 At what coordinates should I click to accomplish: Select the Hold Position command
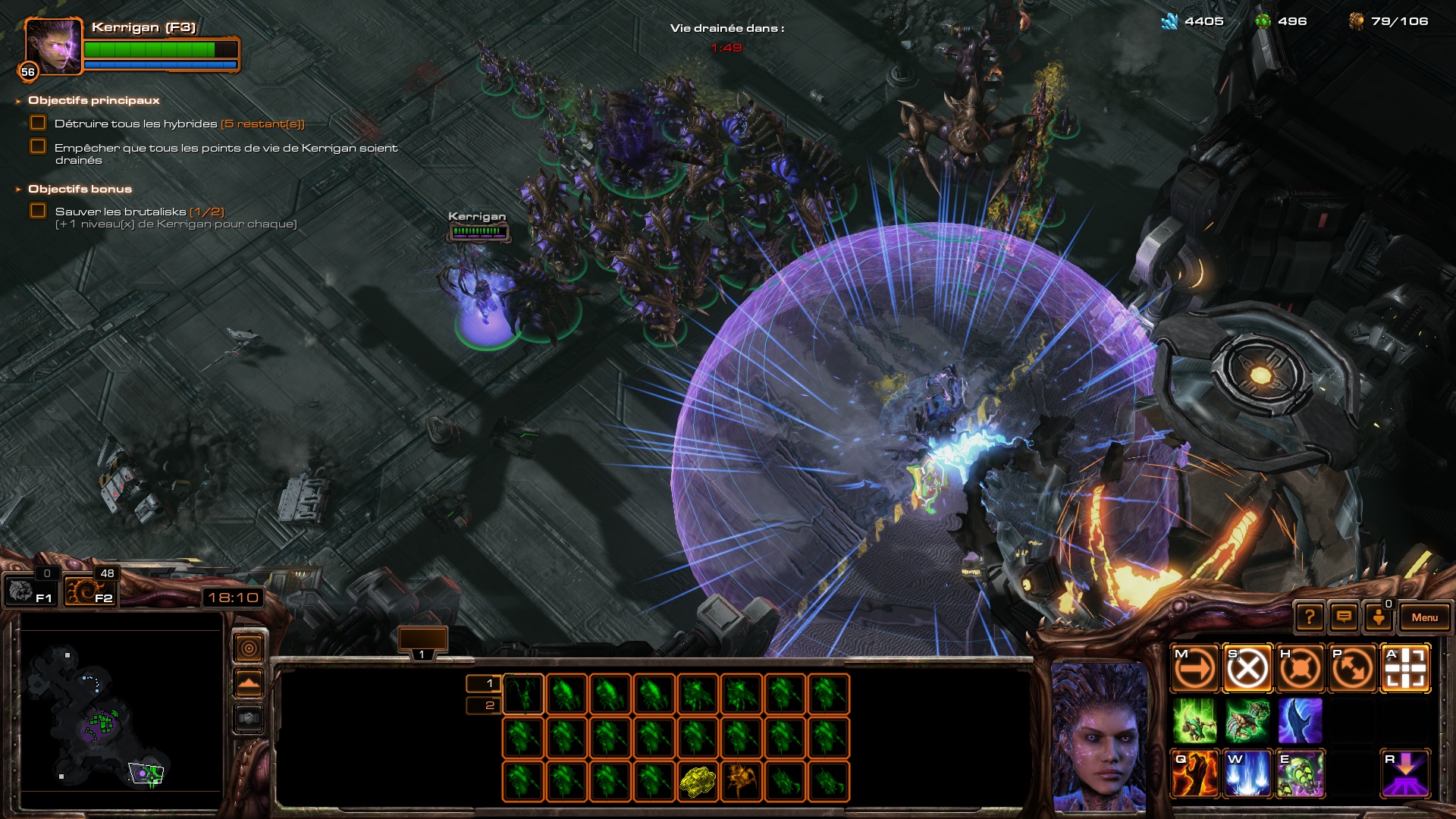(1300, 669)
